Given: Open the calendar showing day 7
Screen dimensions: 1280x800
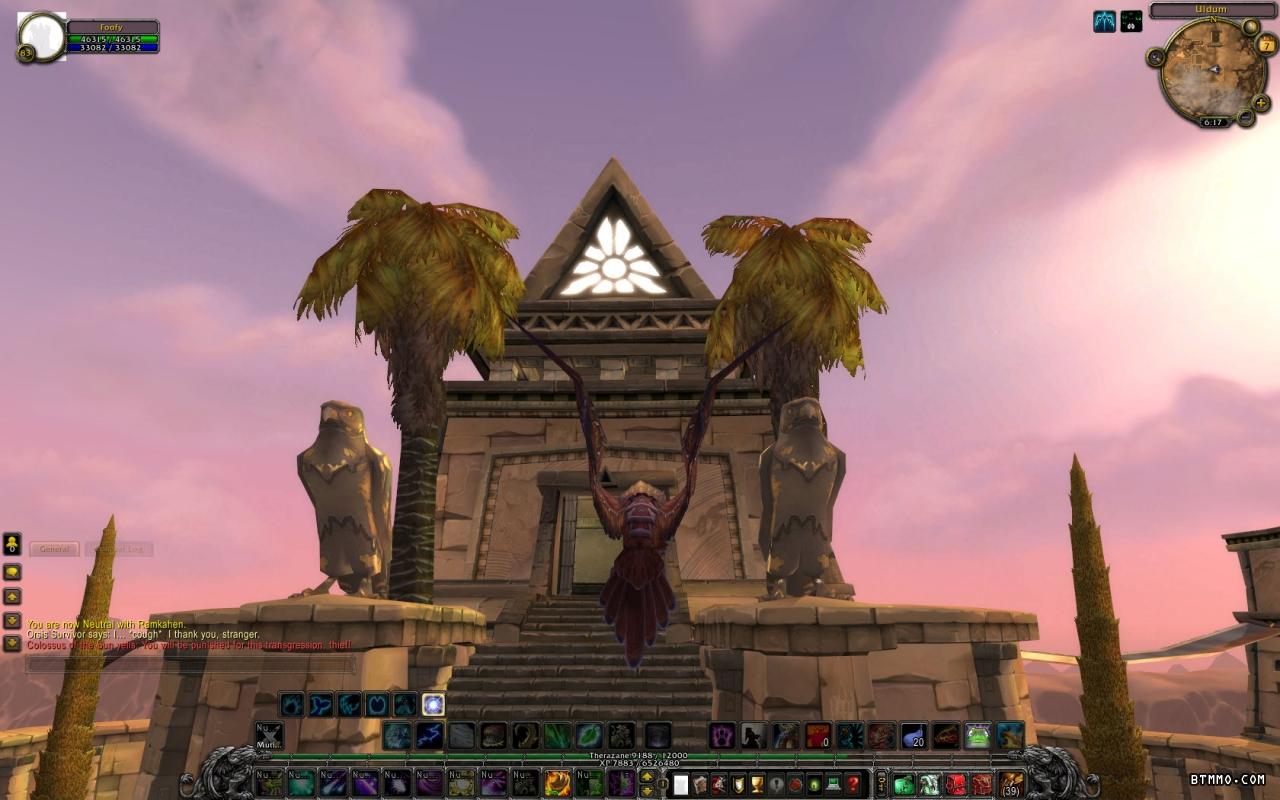Looking at the screenshot, I should pos(1266,44).
